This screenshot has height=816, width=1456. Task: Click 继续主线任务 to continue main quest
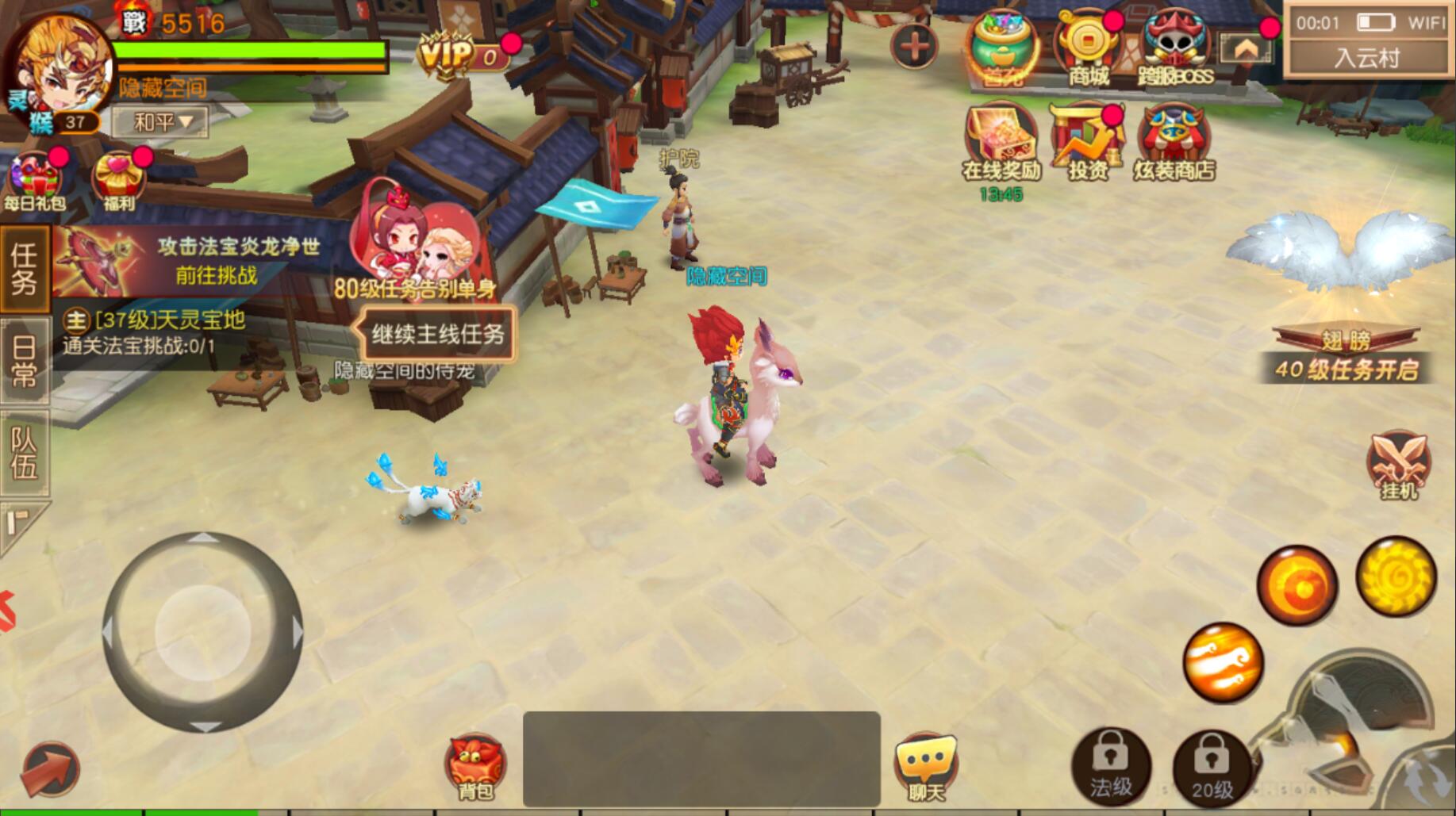tap(438, 334)
